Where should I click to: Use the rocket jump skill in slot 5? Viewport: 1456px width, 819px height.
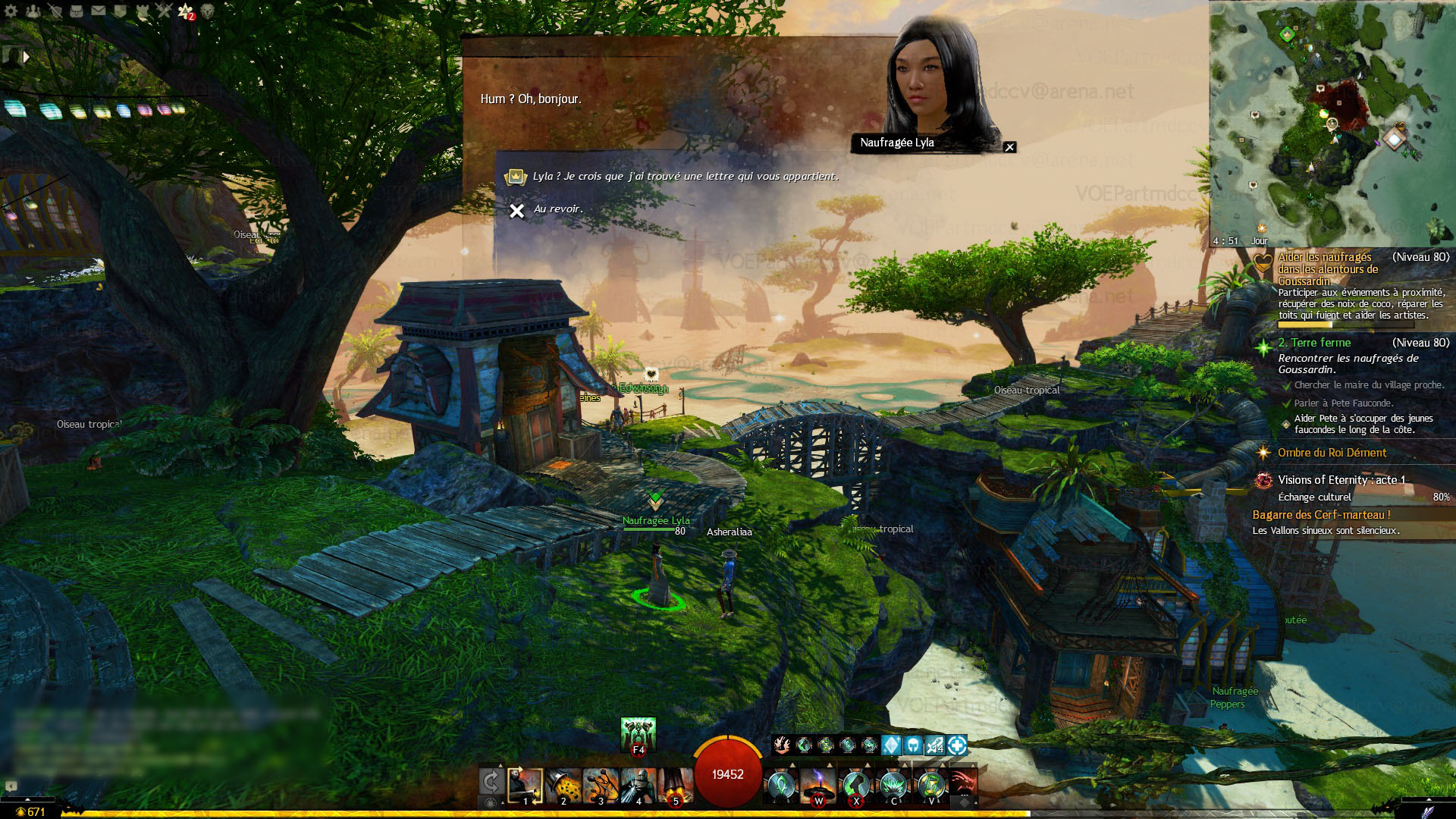coord(675,786)
